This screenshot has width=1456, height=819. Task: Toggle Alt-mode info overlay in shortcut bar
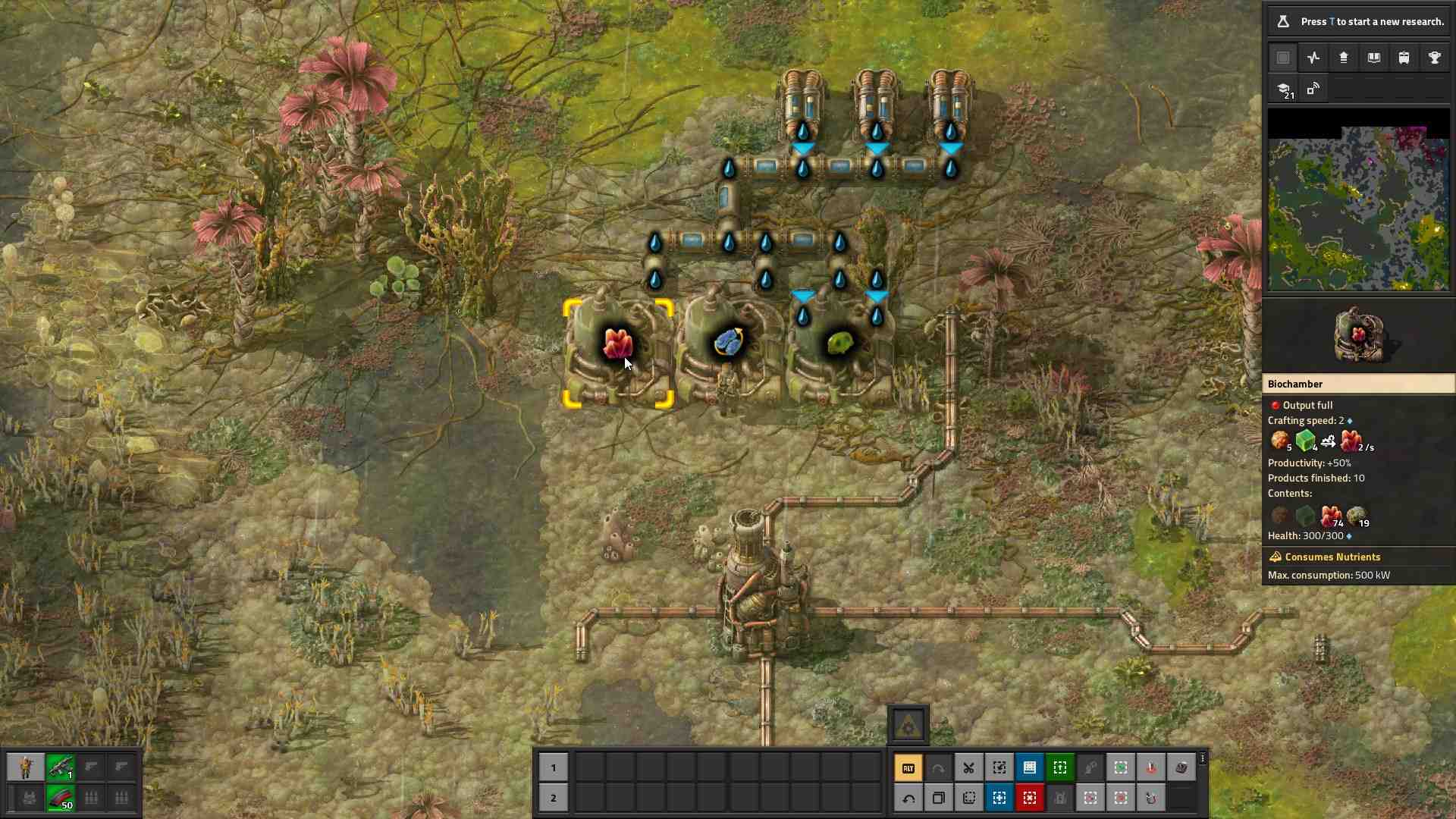point(909,767)
